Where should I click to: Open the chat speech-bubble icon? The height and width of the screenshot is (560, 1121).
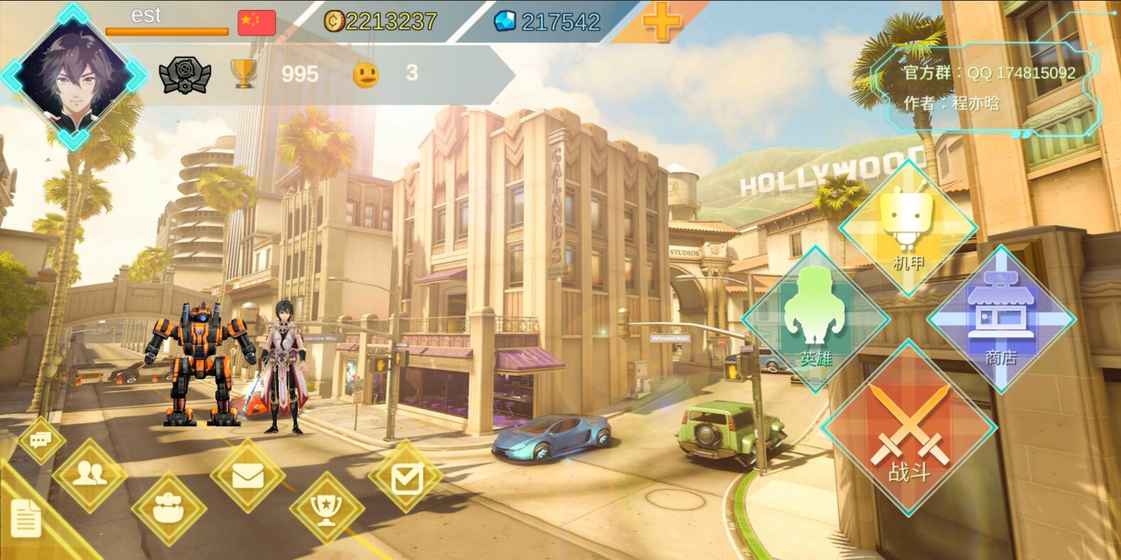pyautogui.click(x=41, y=440)
